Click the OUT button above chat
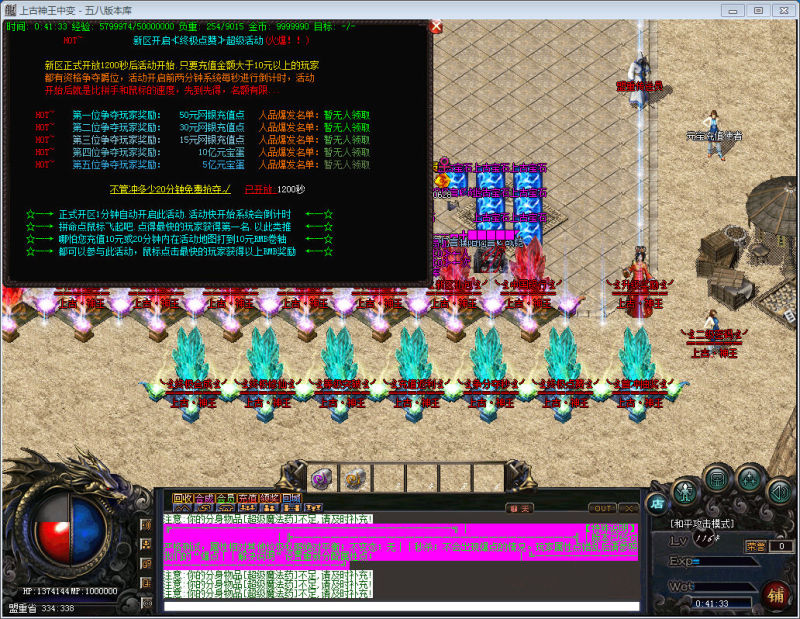 (x=602, y=509)
